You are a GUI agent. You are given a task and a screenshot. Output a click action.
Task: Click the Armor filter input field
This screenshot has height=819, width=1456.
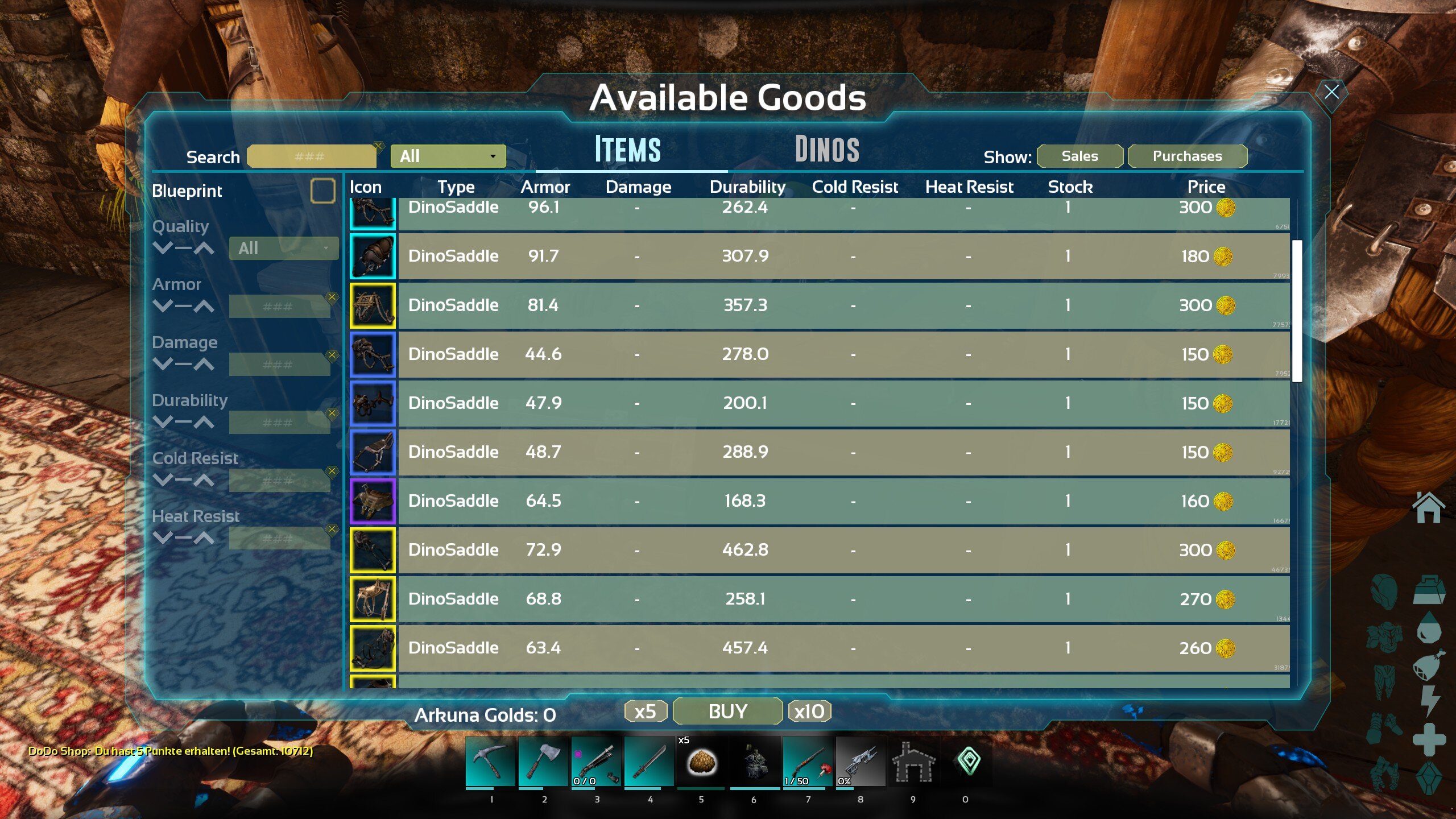coord(279,307)
